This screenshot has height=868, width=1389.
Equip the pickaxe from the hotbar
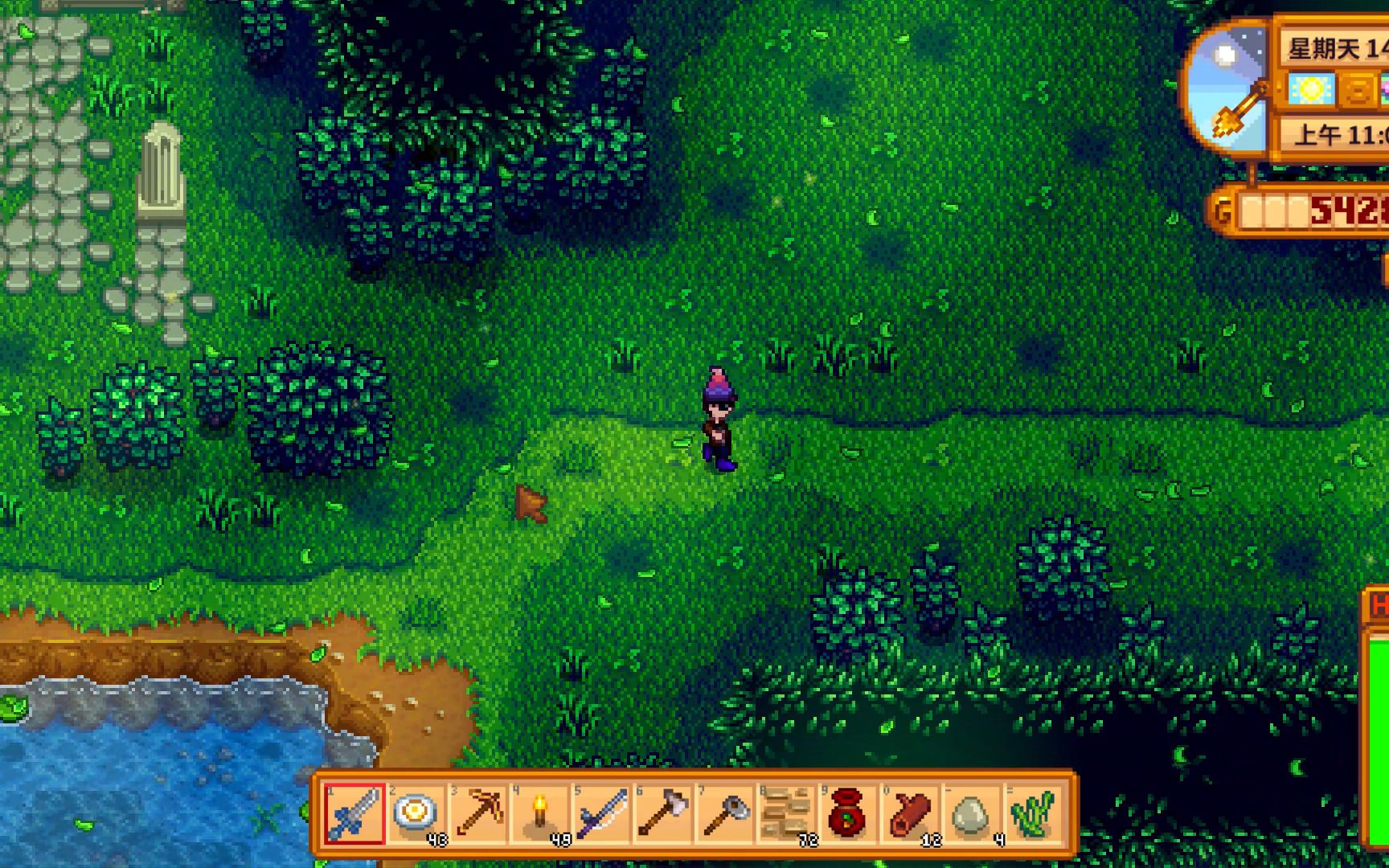[x=477, y=813]
